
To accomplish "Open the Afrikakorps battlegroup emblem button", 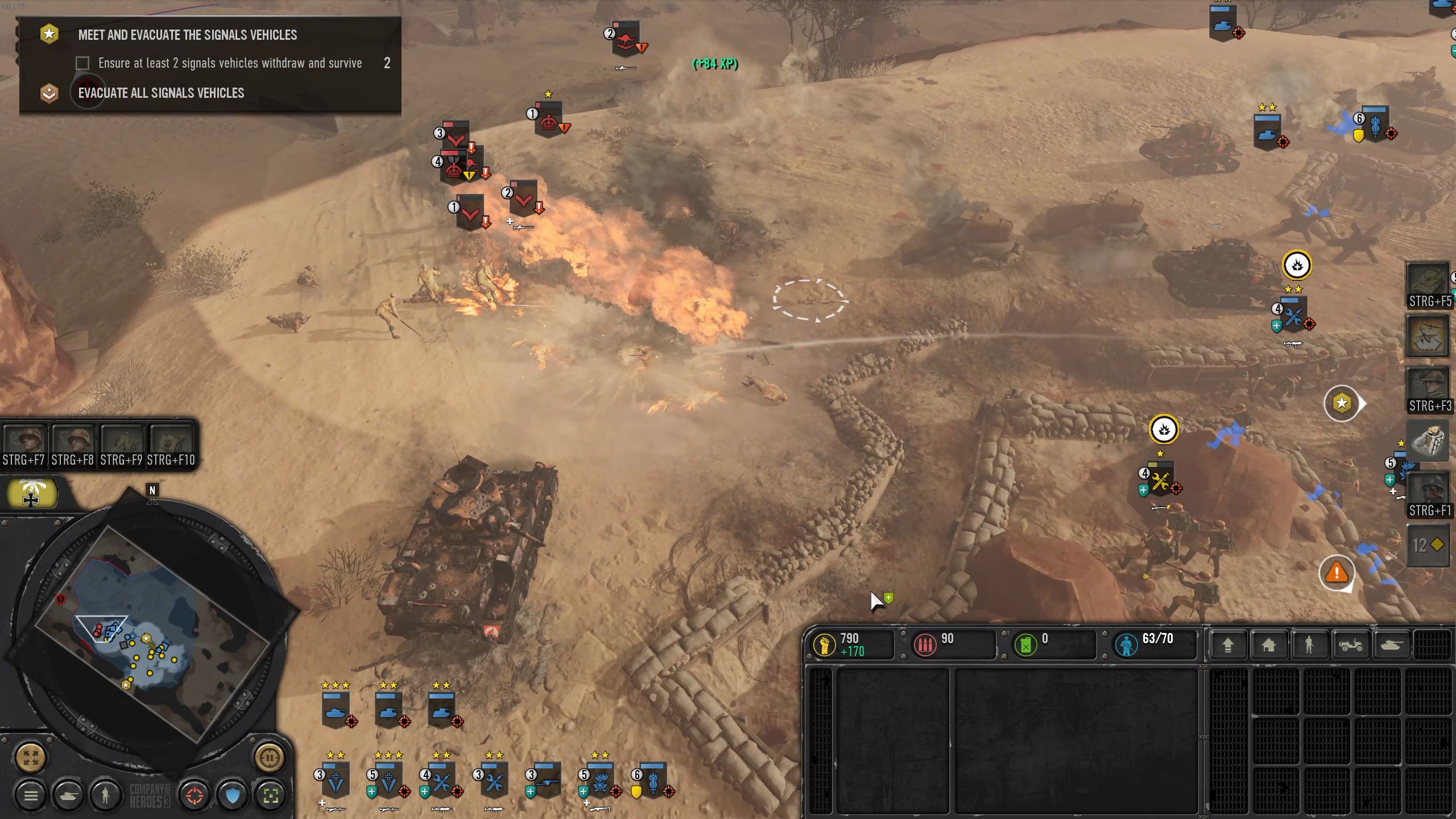I will pyautogui.click(x=31, y=494).
